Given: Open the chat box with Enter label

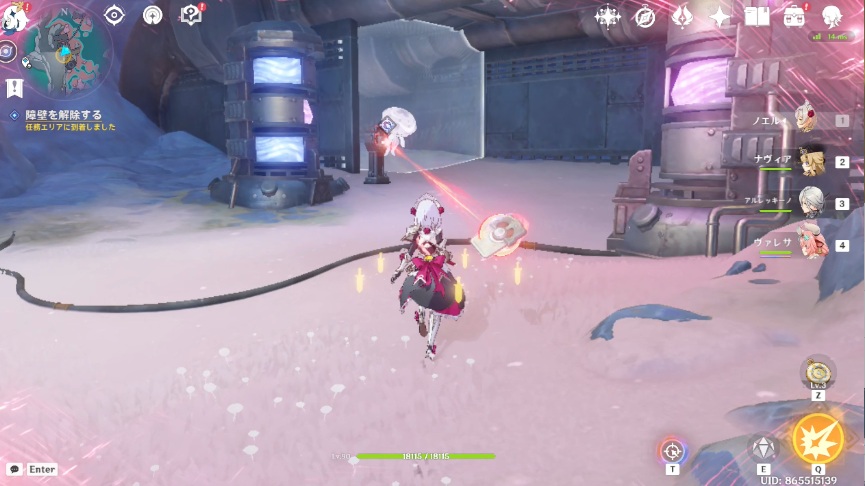Looking at the screenshot, I should point(32,469).
